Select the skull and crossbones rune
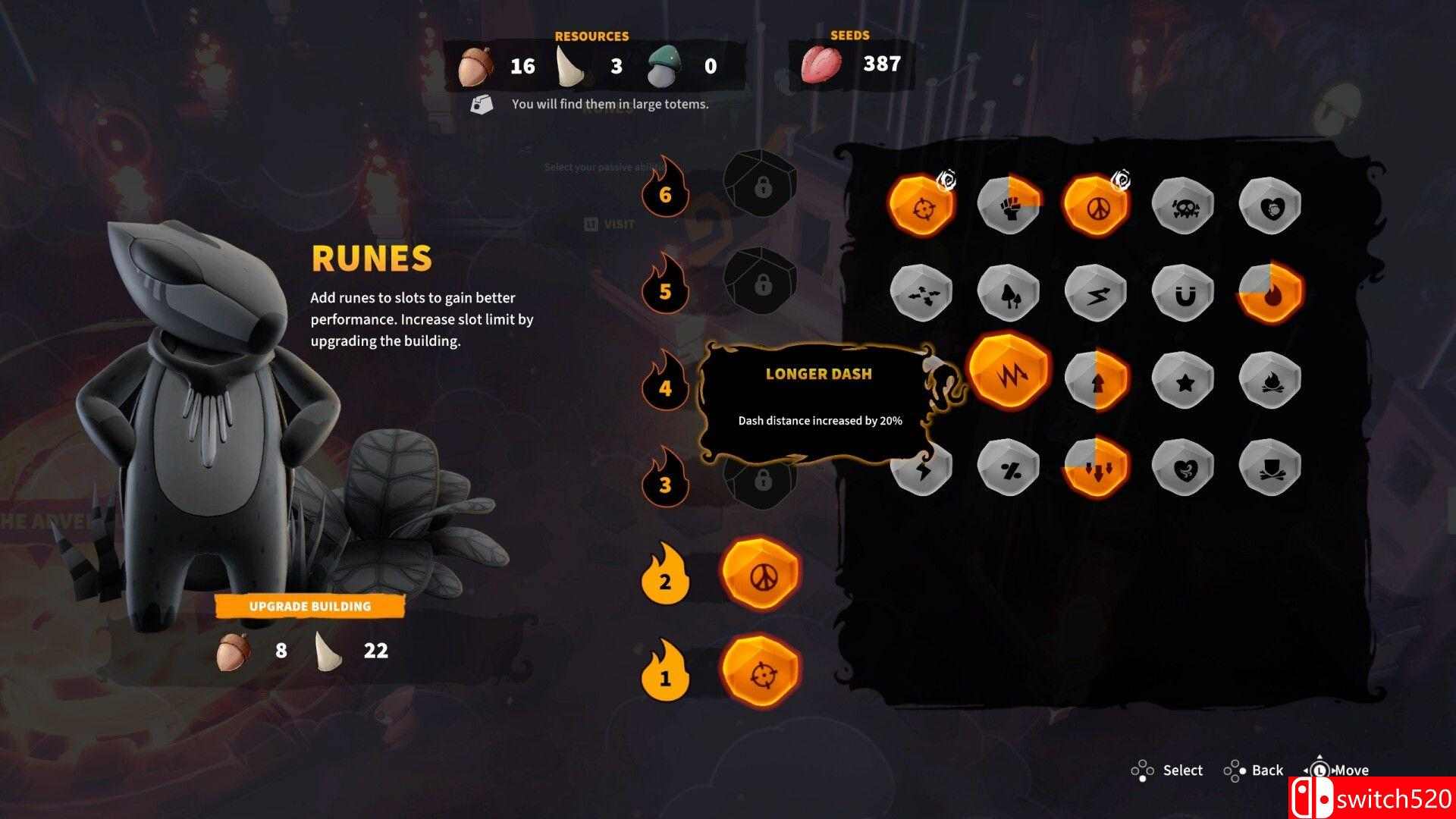This screenshot has height=819, width=1456. pyautogui.click(x=1182, y=206)
